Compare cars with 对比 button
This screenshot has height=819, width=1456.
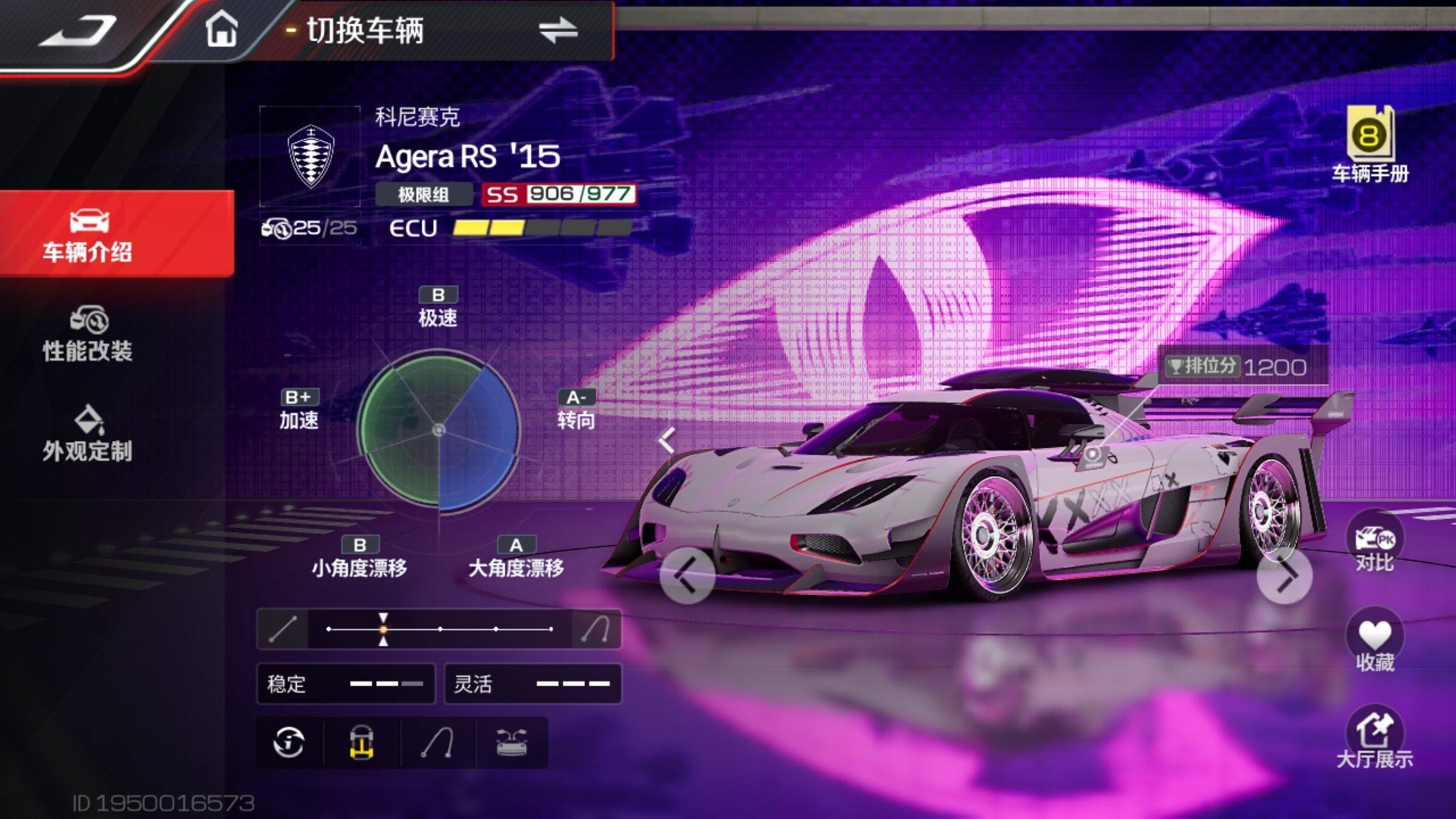(x=1374, y=542)
